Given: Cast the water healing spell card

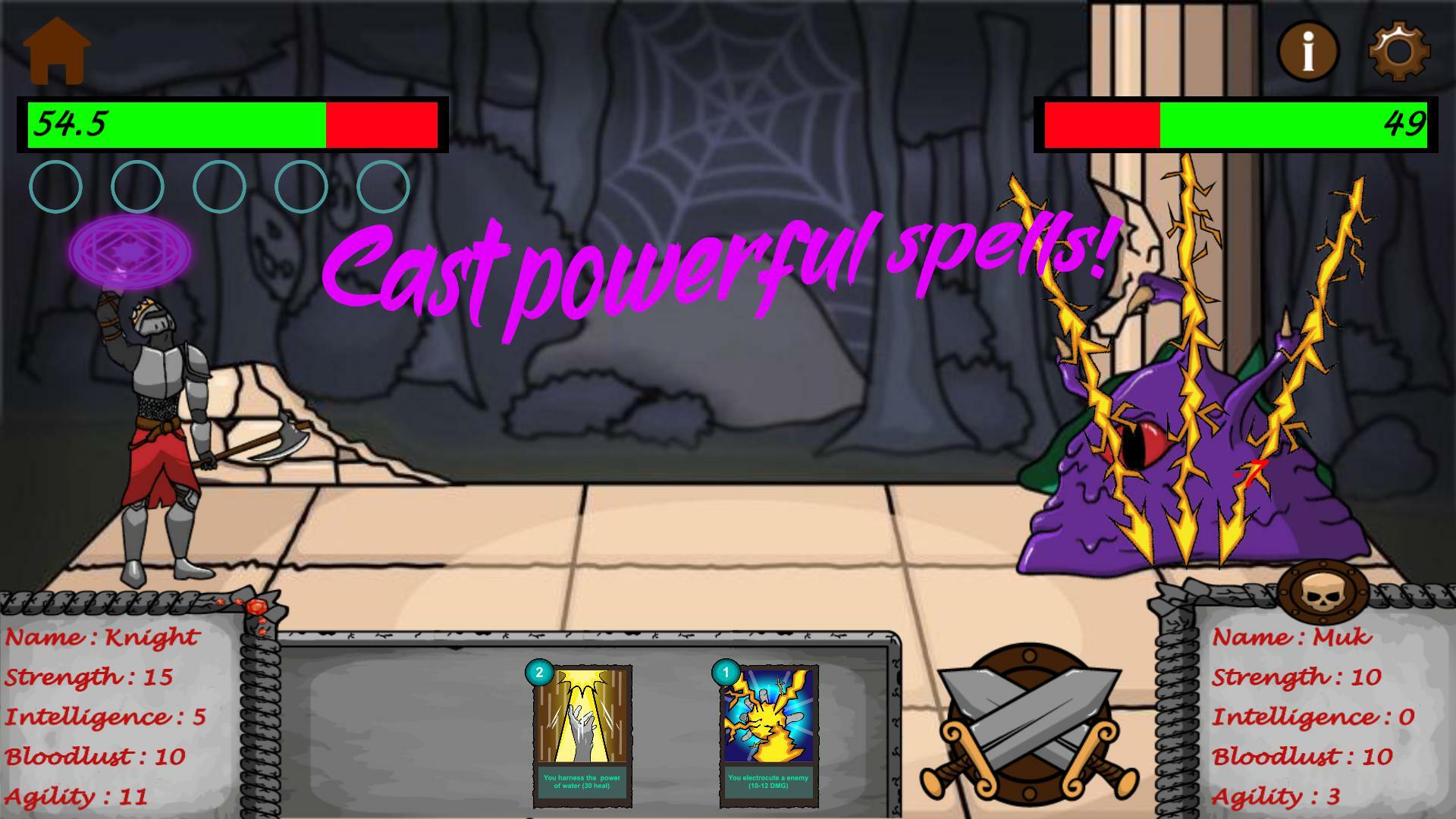Looking at the screenshot, I should [x=582, y=732].
